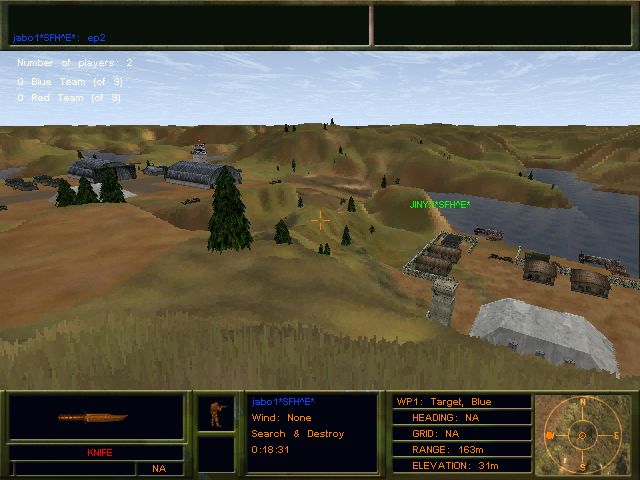This screenshot has height=480, width=640.
Task: Click the soldier stance icon
Action: (x=215, y=412)
